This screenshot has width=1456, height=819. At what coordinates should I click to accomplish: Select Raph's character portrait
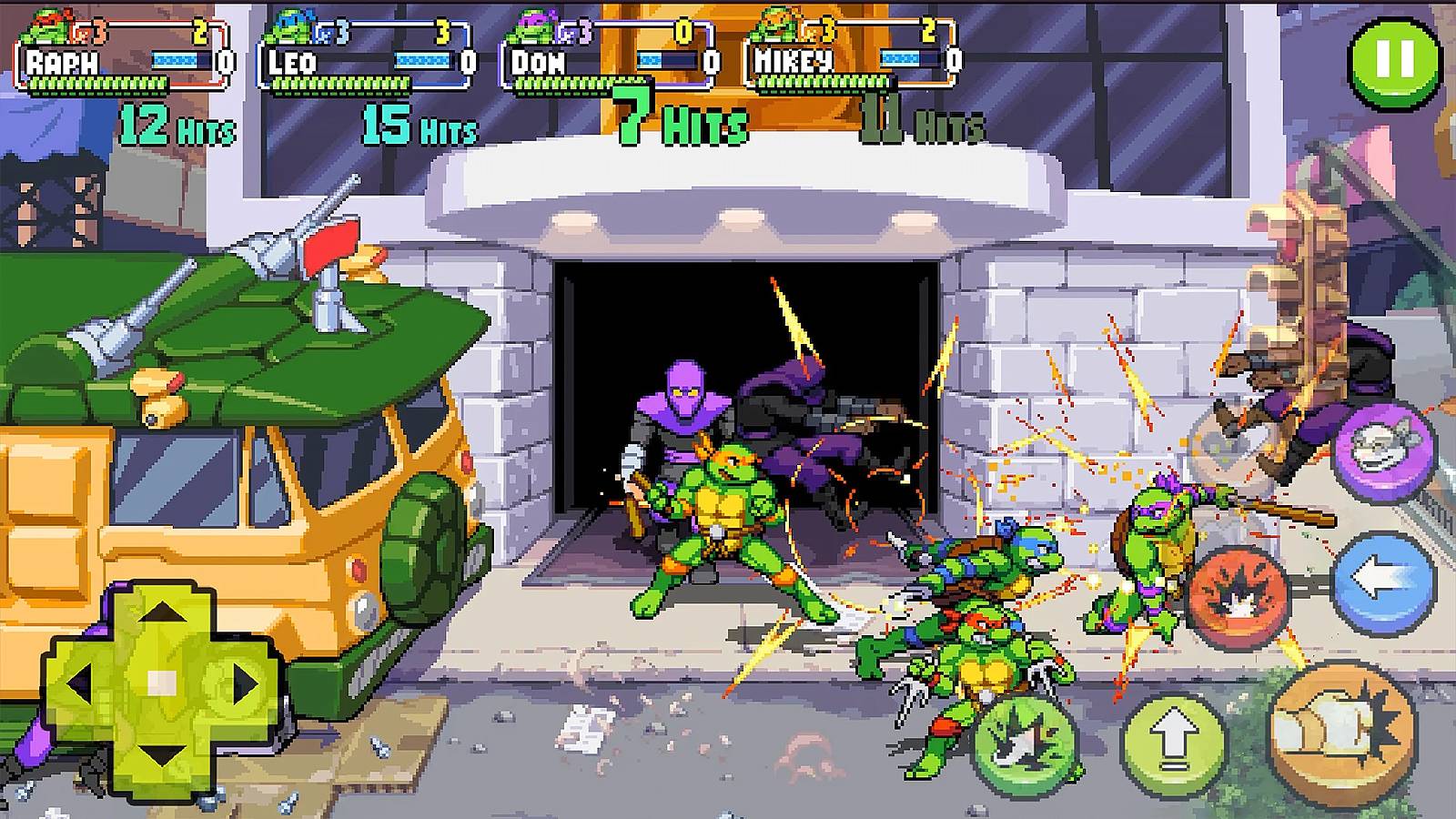click(45, 27)
